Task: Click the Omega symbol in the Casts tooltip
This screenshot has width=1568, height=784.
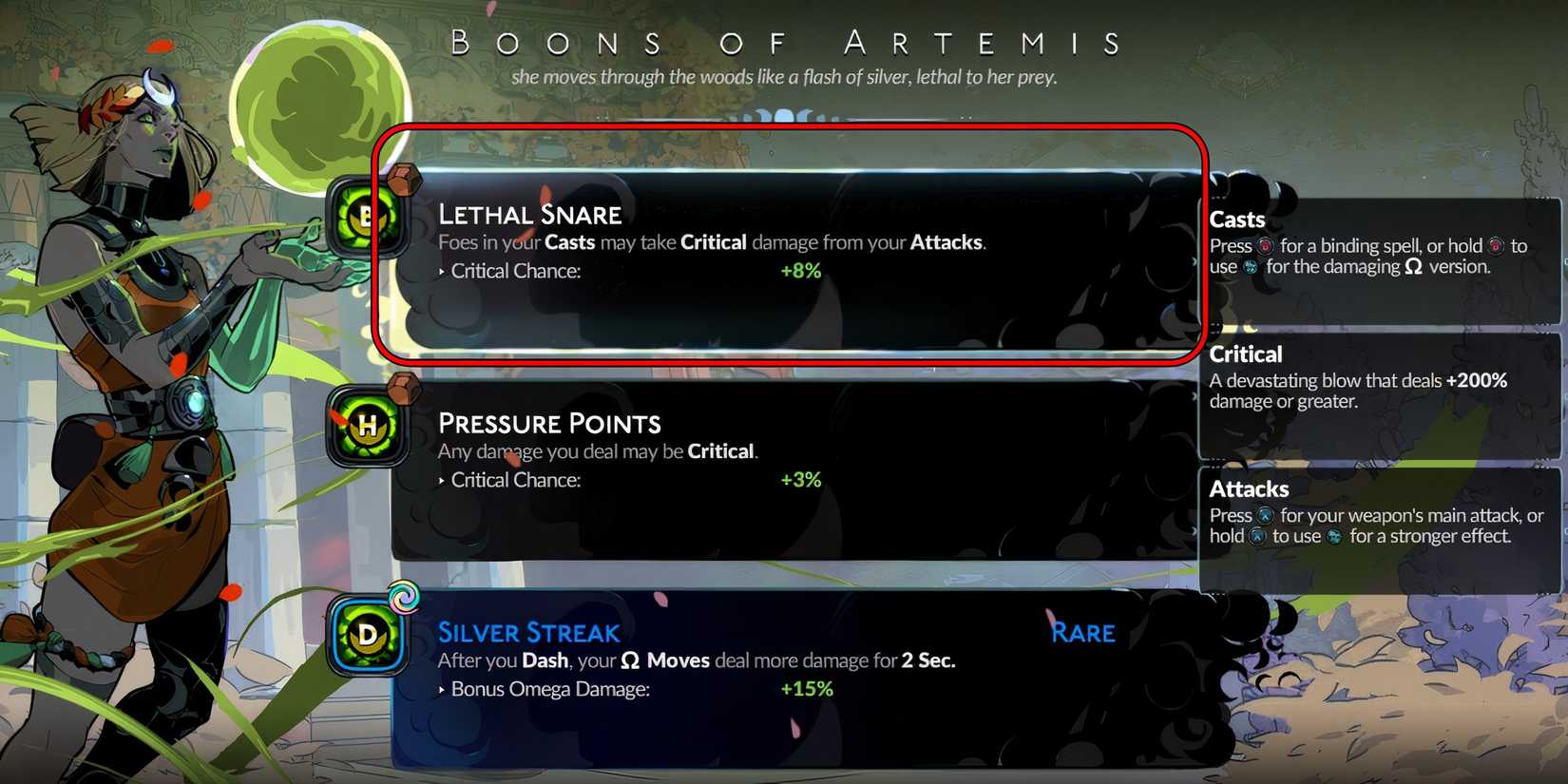Action: click(1413, 267)
